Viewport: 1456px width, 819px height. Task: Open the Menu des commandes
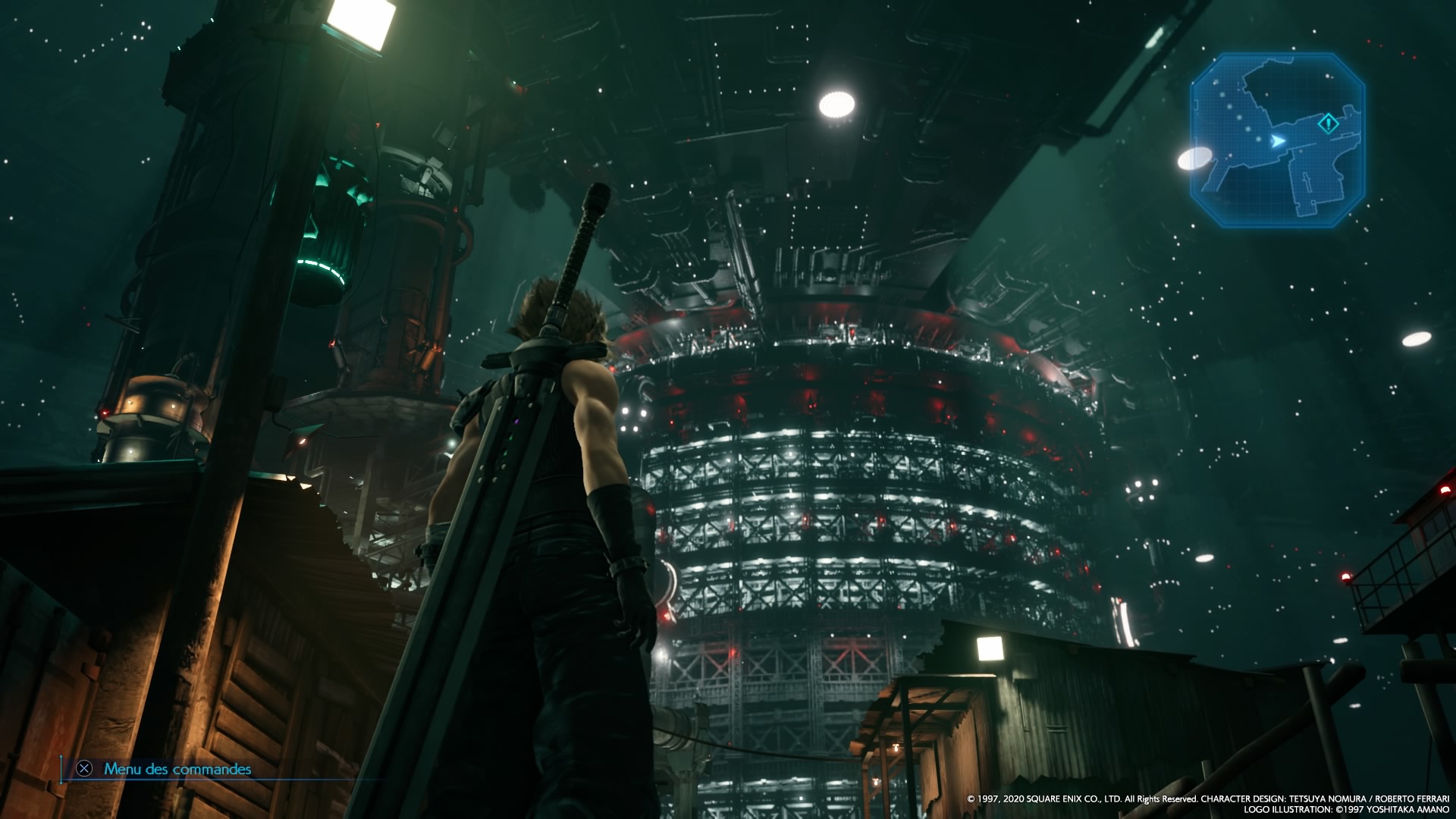click(x=177, y=769)
